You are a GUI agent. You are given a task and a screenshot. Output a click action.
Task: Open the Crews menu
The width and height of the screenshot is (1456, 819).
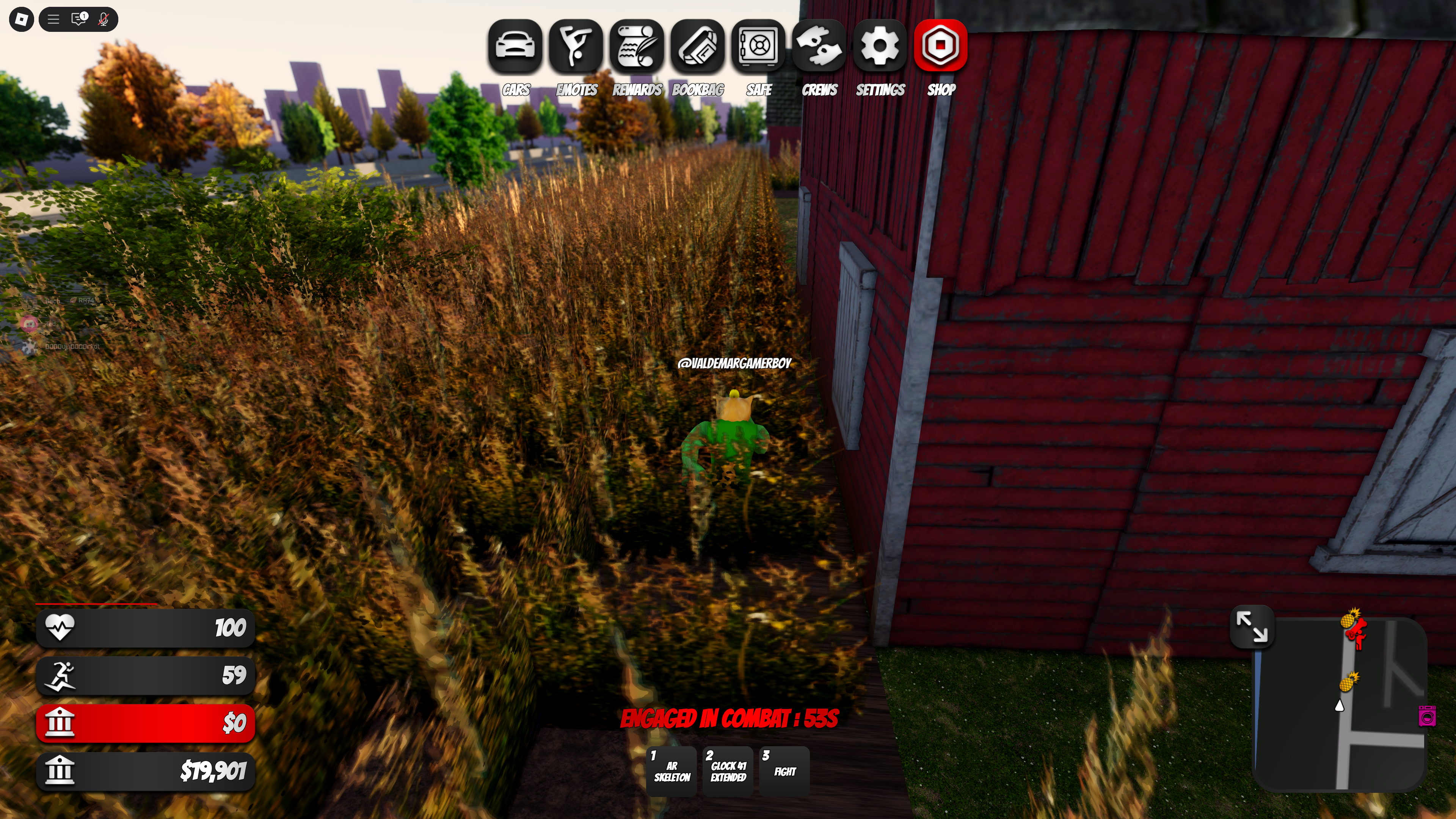coord(819,46)
